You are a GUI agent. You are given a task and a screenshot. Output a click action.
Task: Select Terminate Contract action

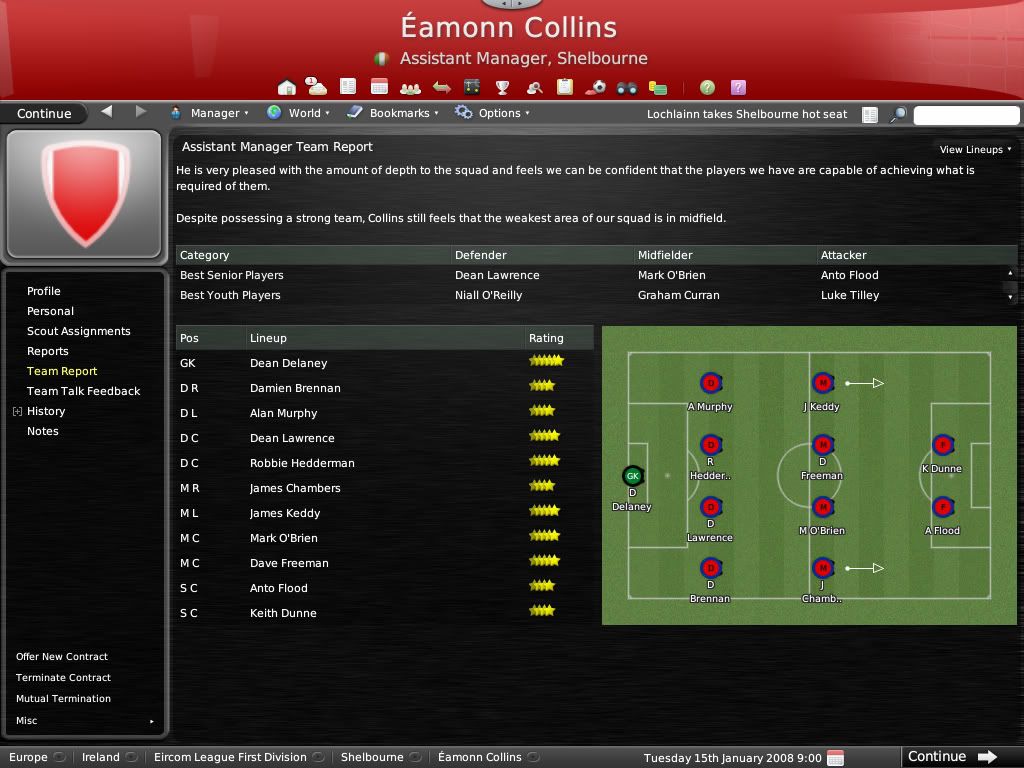(x=63, y=678)
